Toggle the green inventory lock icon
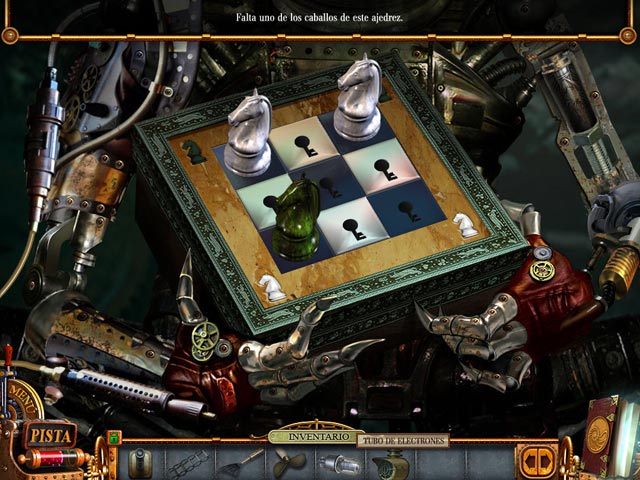Image resolution: width=640 pixels, height=480 pixels. [114, 437]
